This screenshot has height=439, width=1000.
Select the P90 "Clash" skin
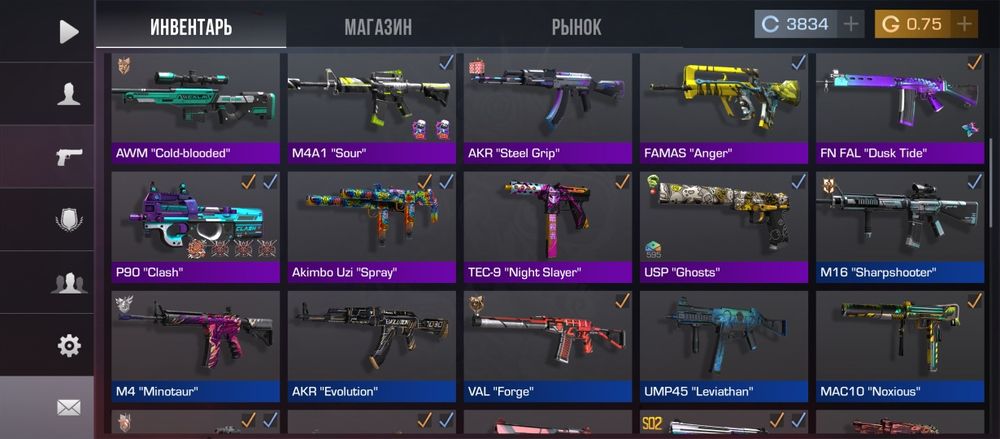(x=196, y=227)
